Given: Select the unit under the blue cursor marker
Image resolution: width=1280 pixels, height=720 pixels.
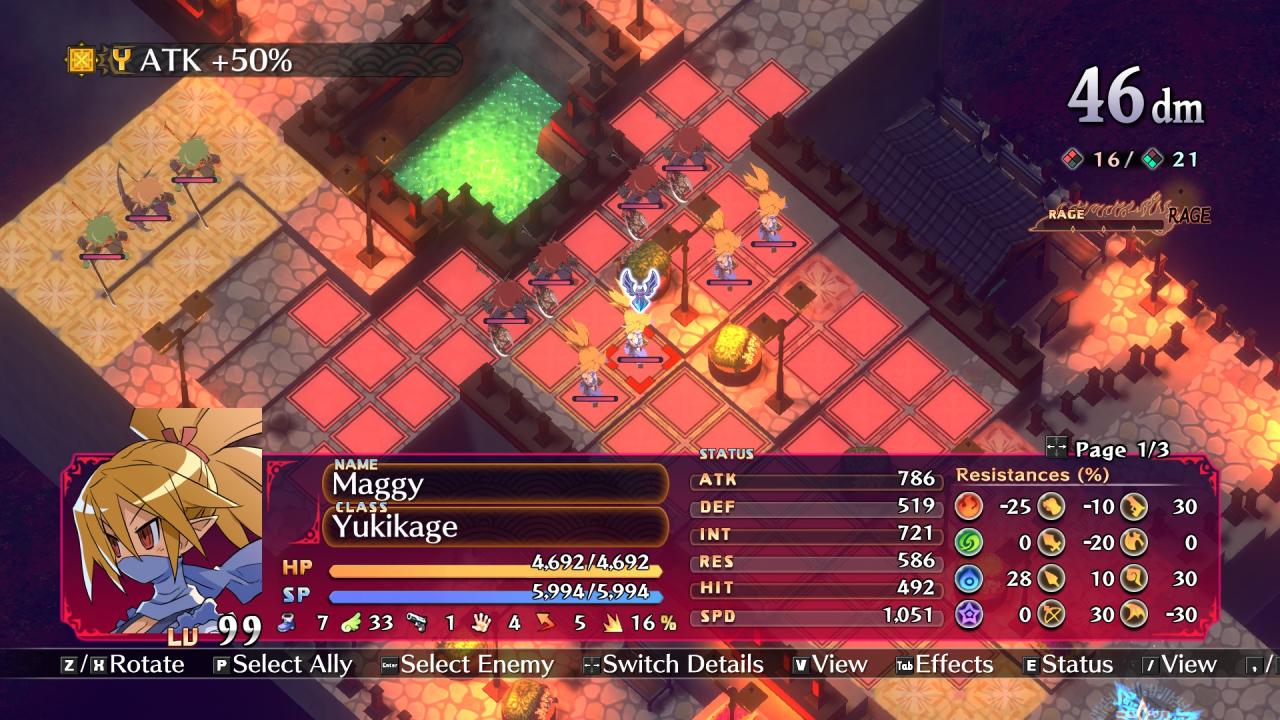Looking at the screenshot, I should 636,335.
